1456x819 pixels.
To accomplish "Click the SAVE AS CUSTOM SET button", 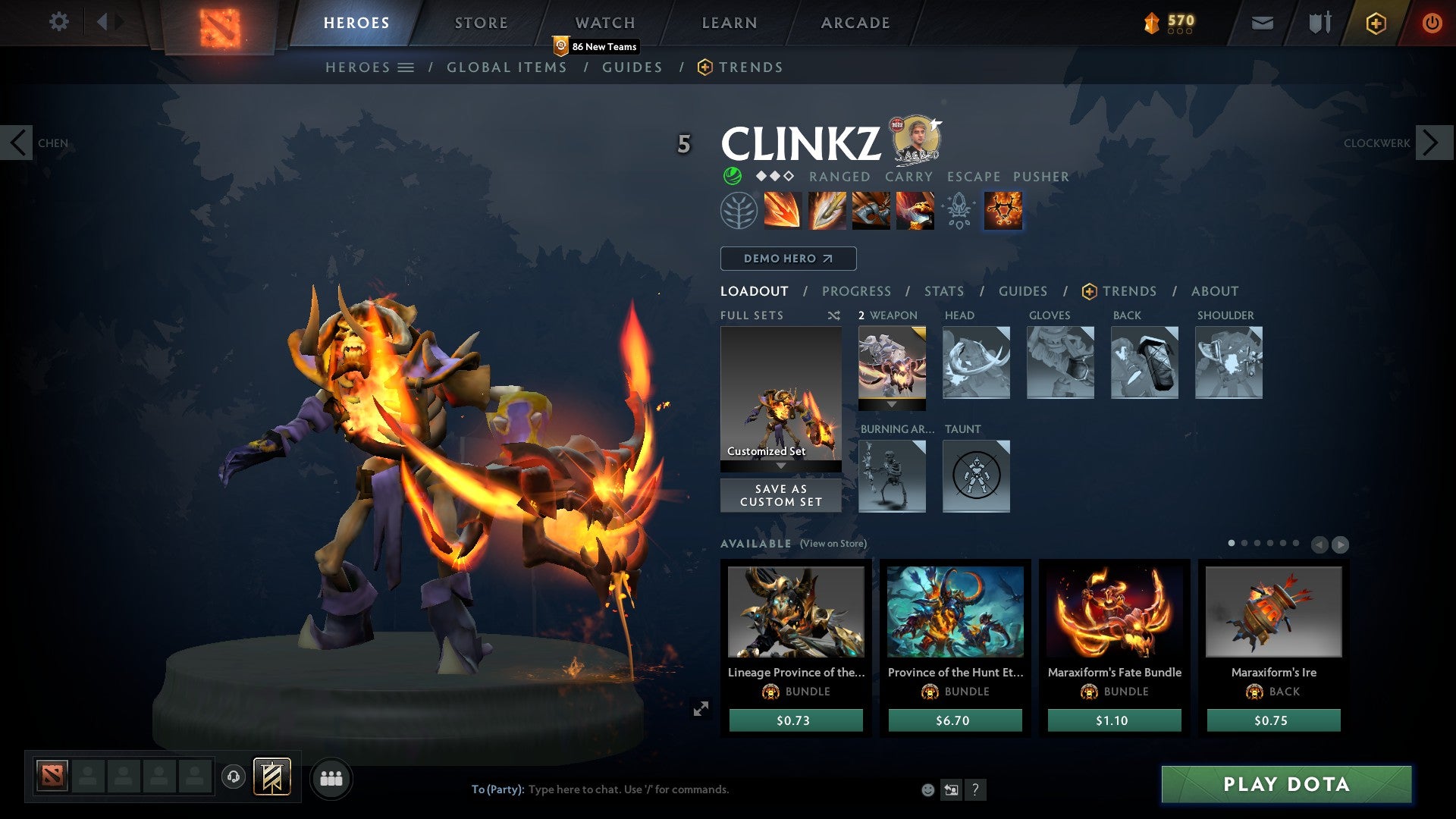I will (780, 495).
